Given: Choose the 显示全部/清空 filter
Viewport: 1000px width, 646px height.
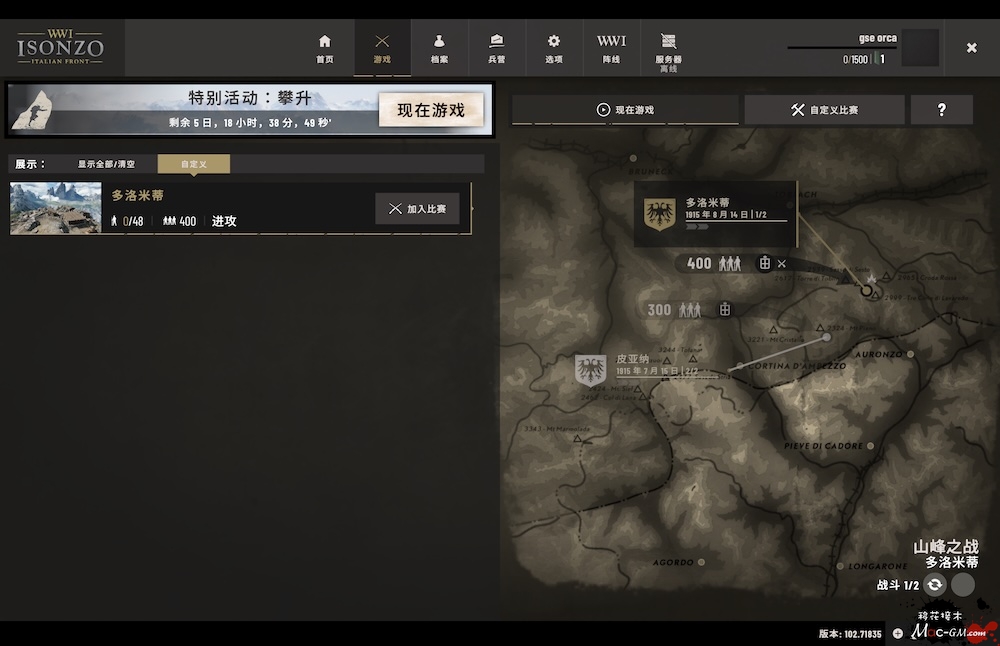Looking at the screenshot, I should 106,164.
